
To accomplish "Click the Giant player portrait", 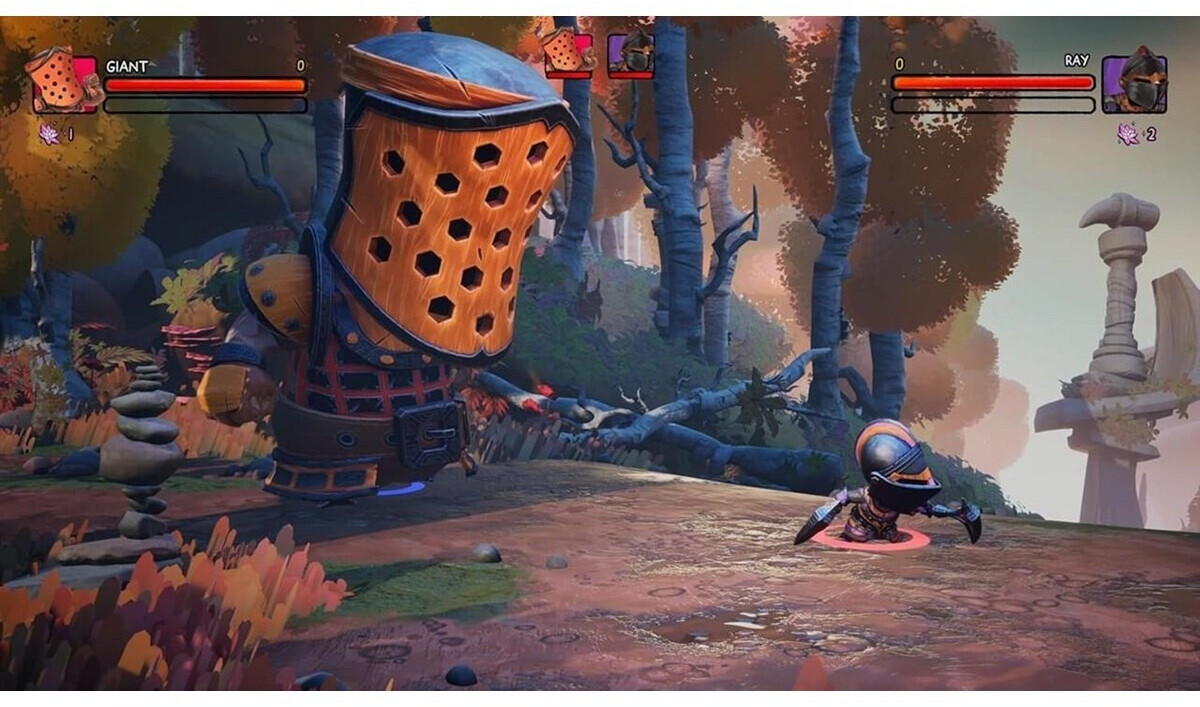I will click(x=64, y=82).
